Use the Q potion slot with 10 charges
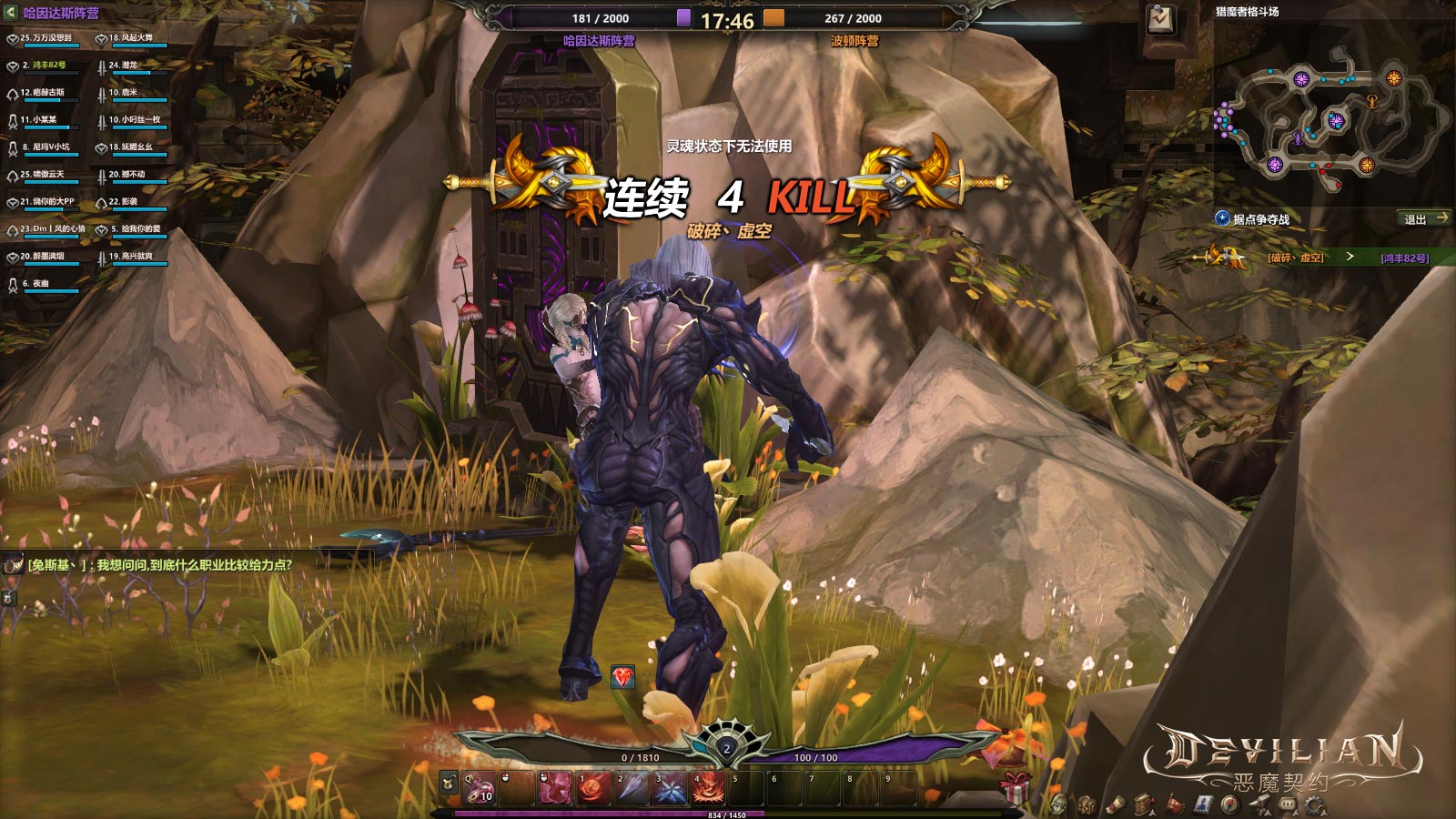Image resolution: width=1456 pixels, height=819 pixels. pos(480,788)
